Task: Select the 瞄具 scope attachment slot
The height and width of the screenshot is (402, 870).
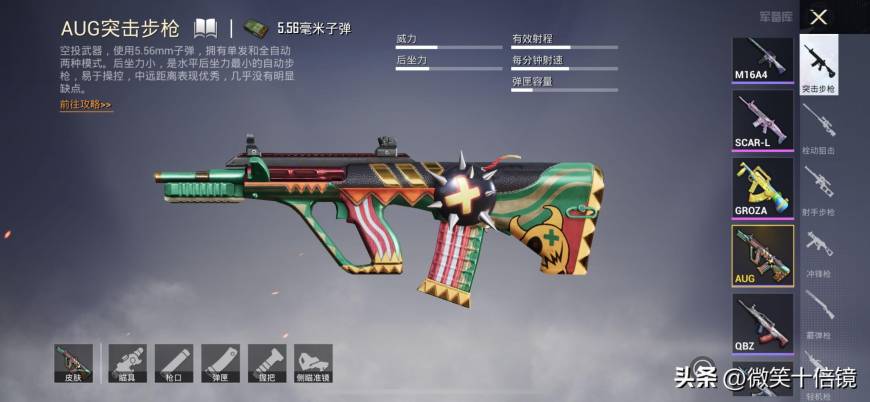Action: pos(127,364)
